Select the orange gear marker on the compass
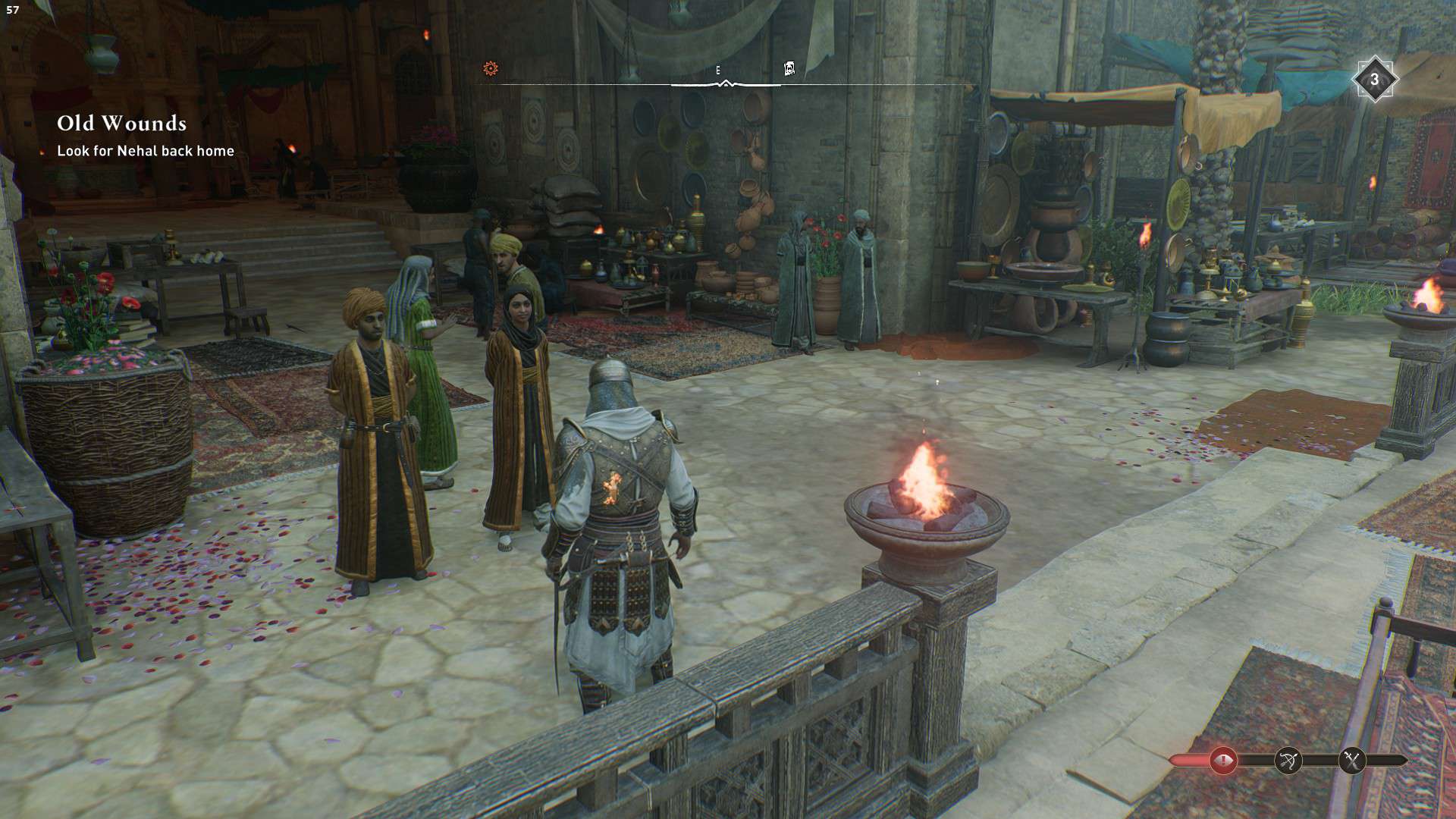The height and width of the screenshot is (819, 1456). (491, 69)
